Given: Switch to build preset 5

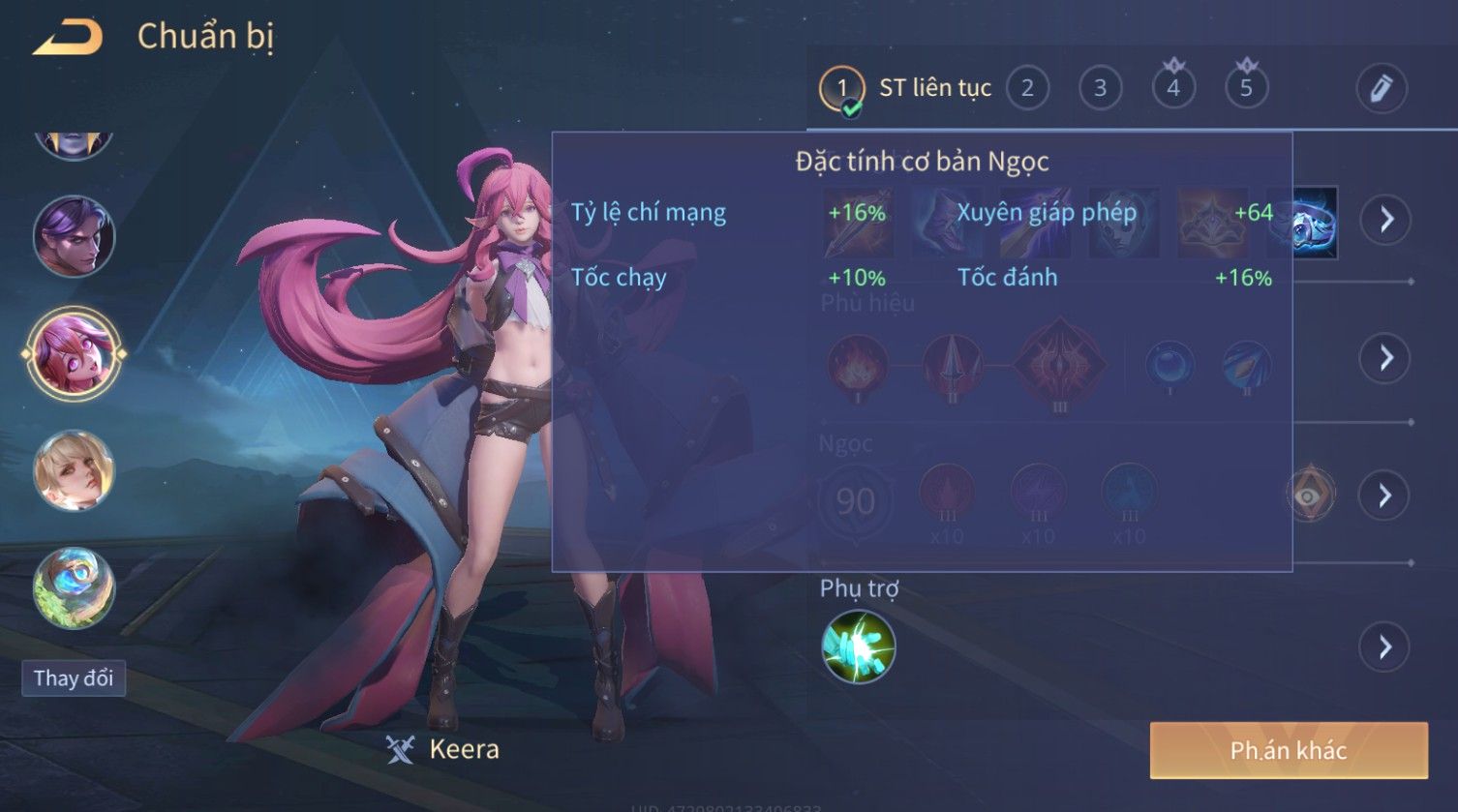Looking at the screenshot, I should pyautogui.click(x=1246, y=89).
